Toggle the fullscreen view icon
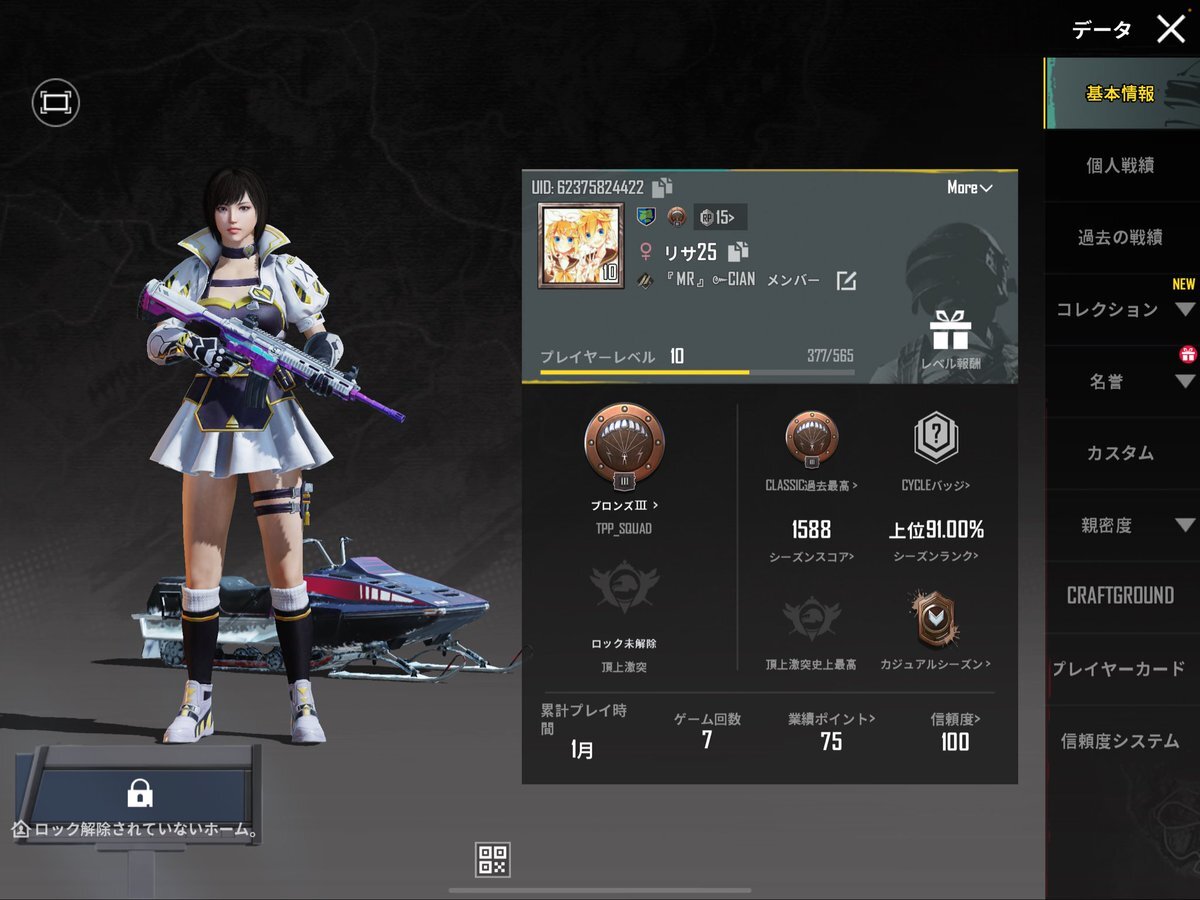 point(55,102)
